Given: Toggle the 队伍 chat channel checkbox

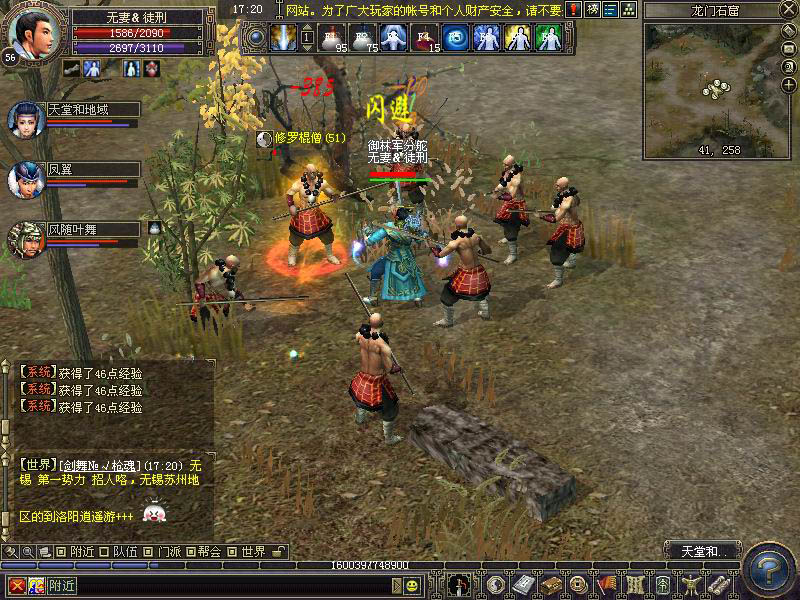Looking at the screenshot, I should pos(103,552).
